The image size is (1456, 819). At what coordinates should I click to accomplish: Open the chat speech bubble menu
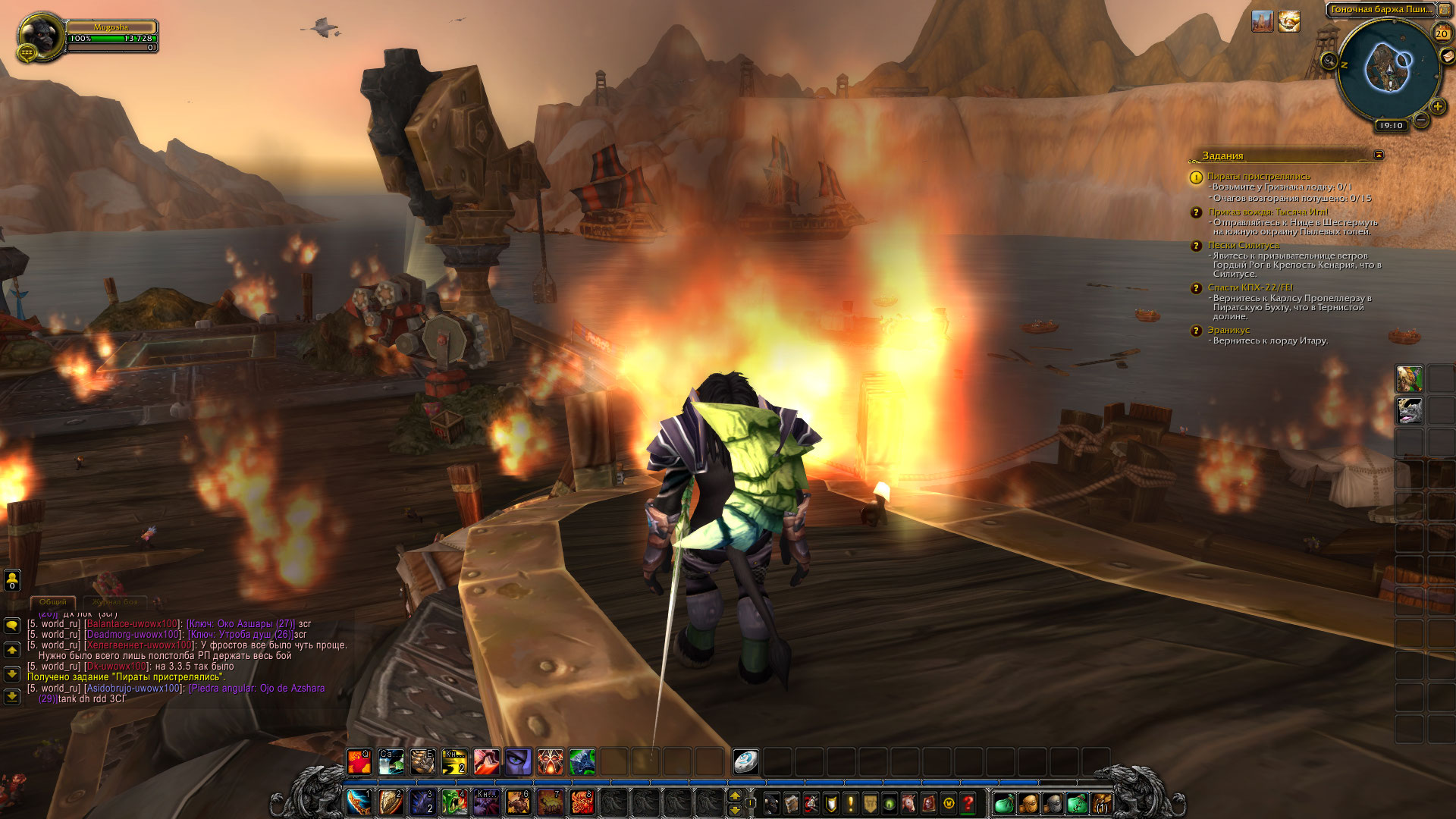coord(12,625)
